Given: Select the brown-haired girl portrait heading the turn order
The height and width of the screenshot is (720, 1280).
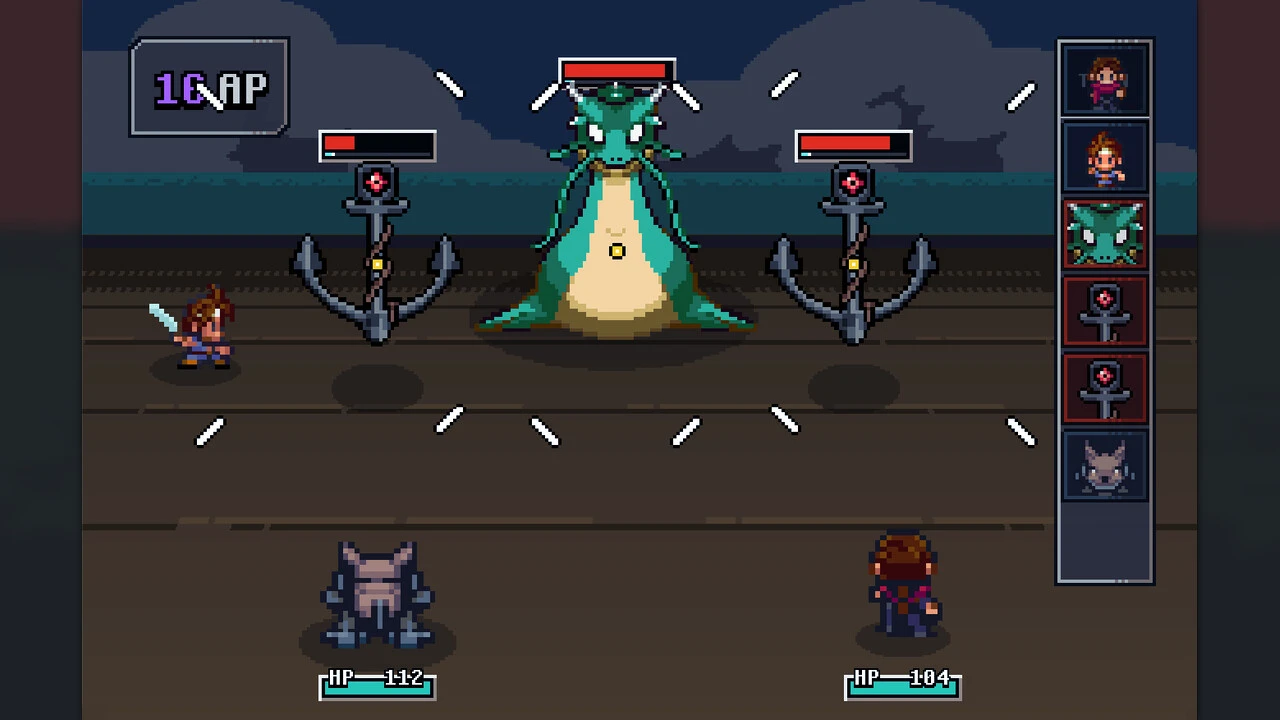Looking at the screenshot, I should 1105,81.
